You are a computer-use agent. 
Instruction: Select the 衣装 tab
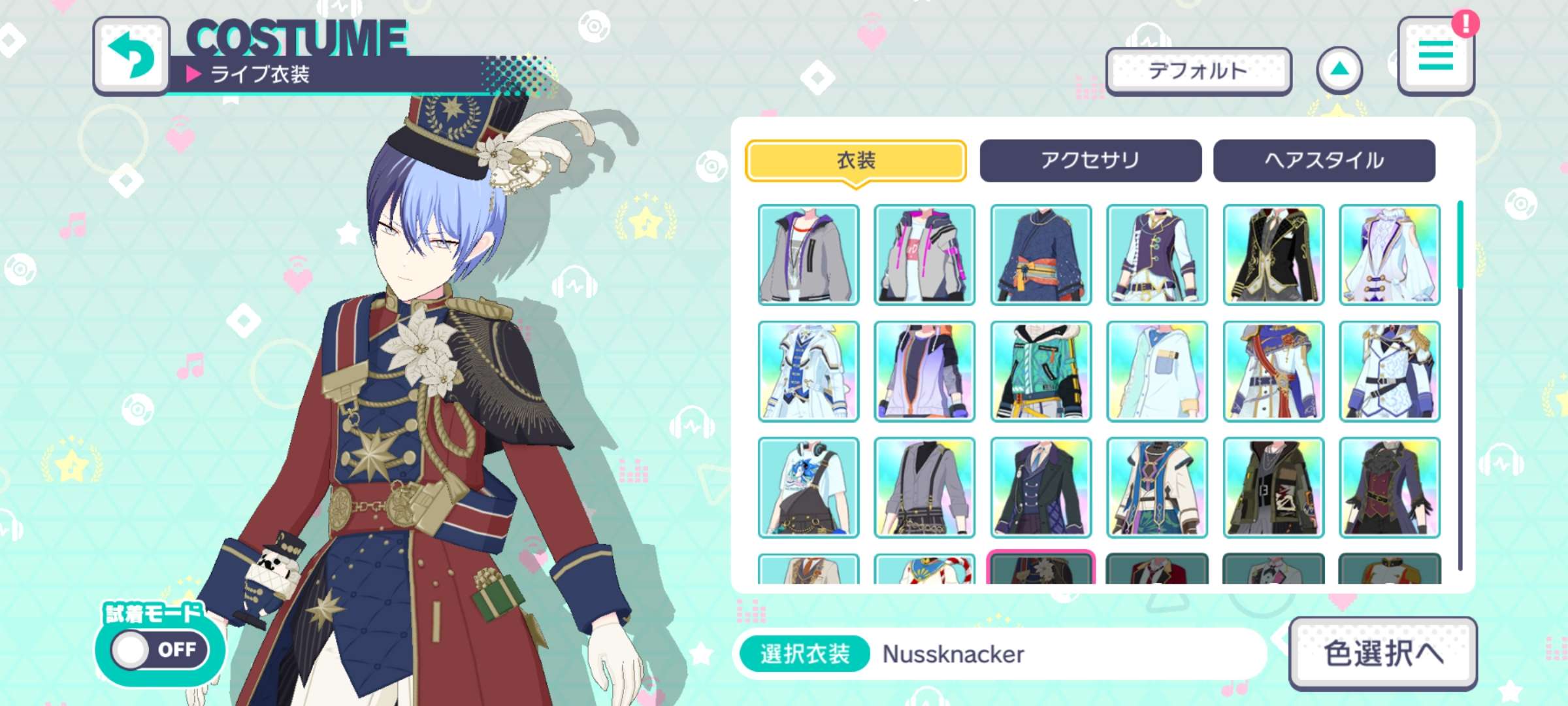coord(856,160)
